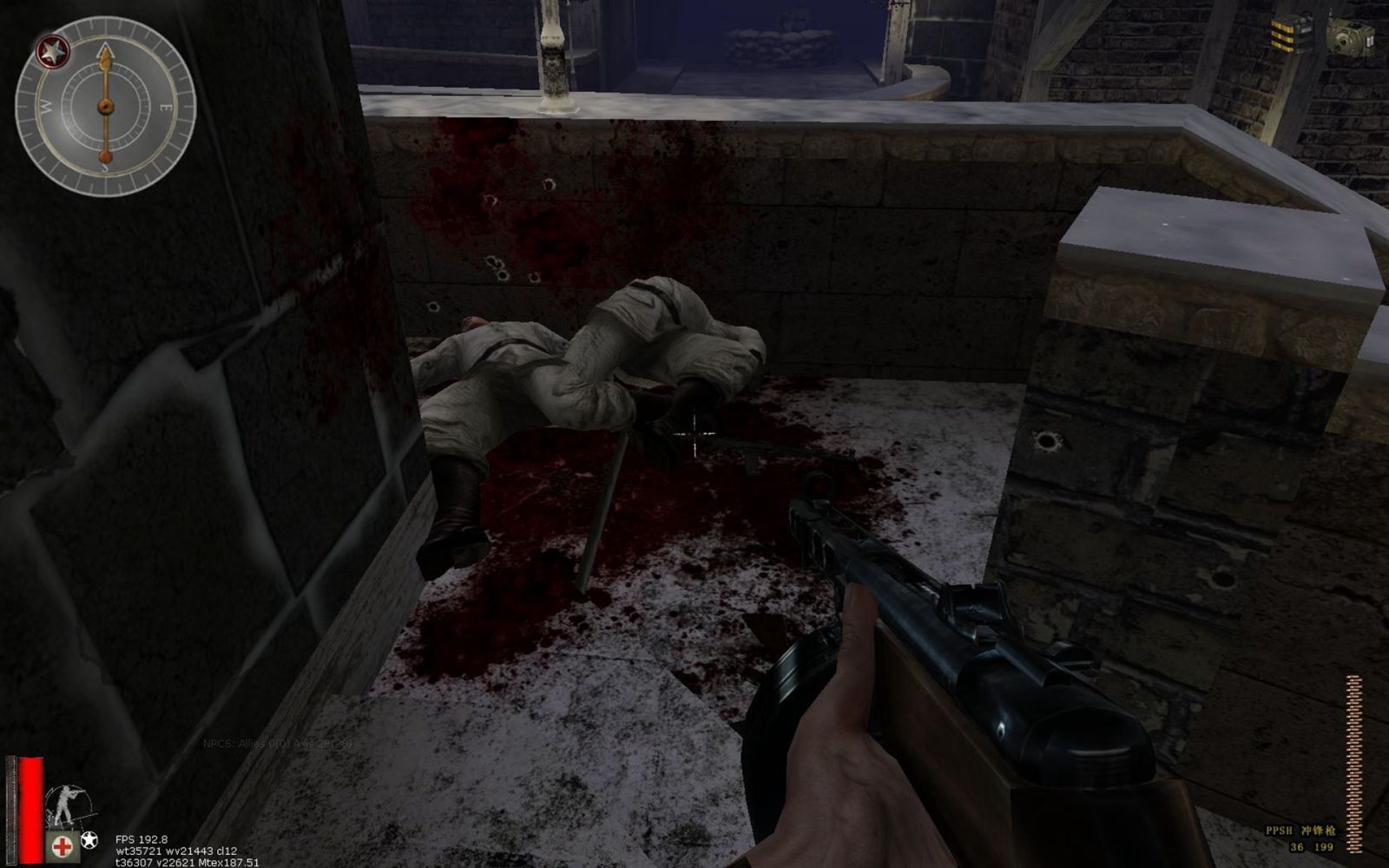Click the white star Allied emblem
The image size is (1389, 868).
tap(89, 840)
